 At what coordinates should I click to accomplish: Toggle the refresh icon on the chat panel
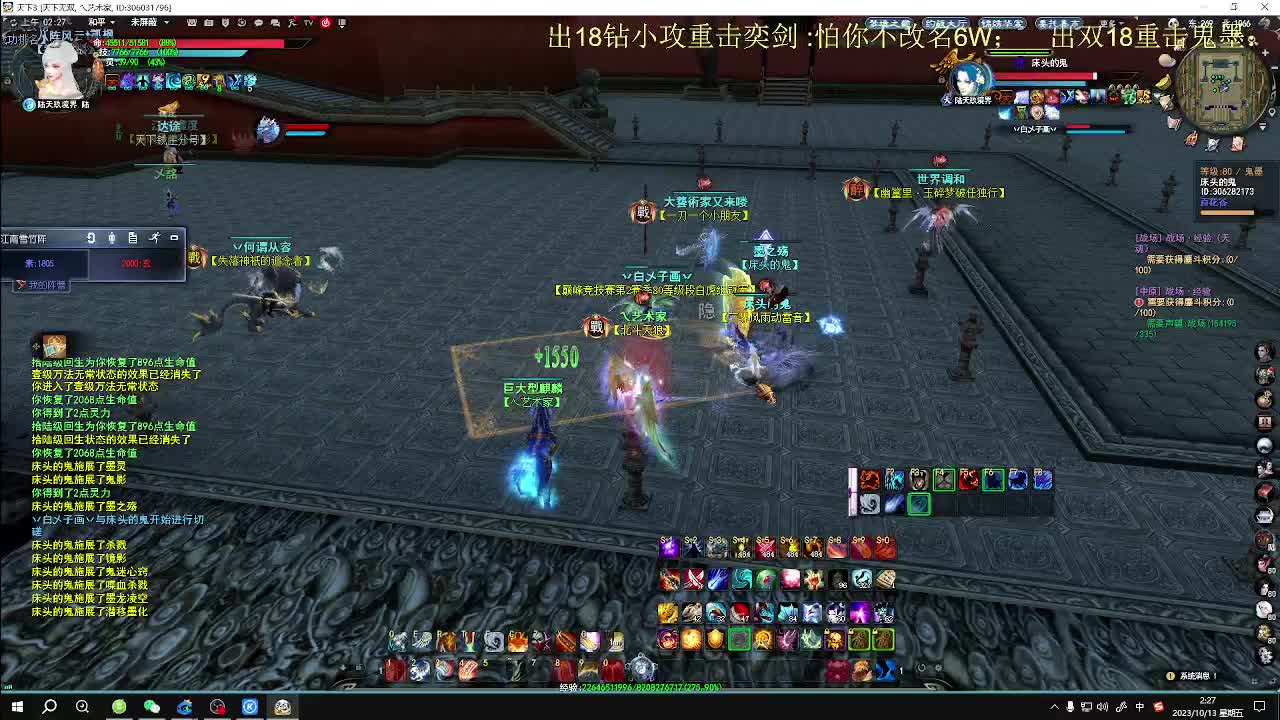pos(91,238)
